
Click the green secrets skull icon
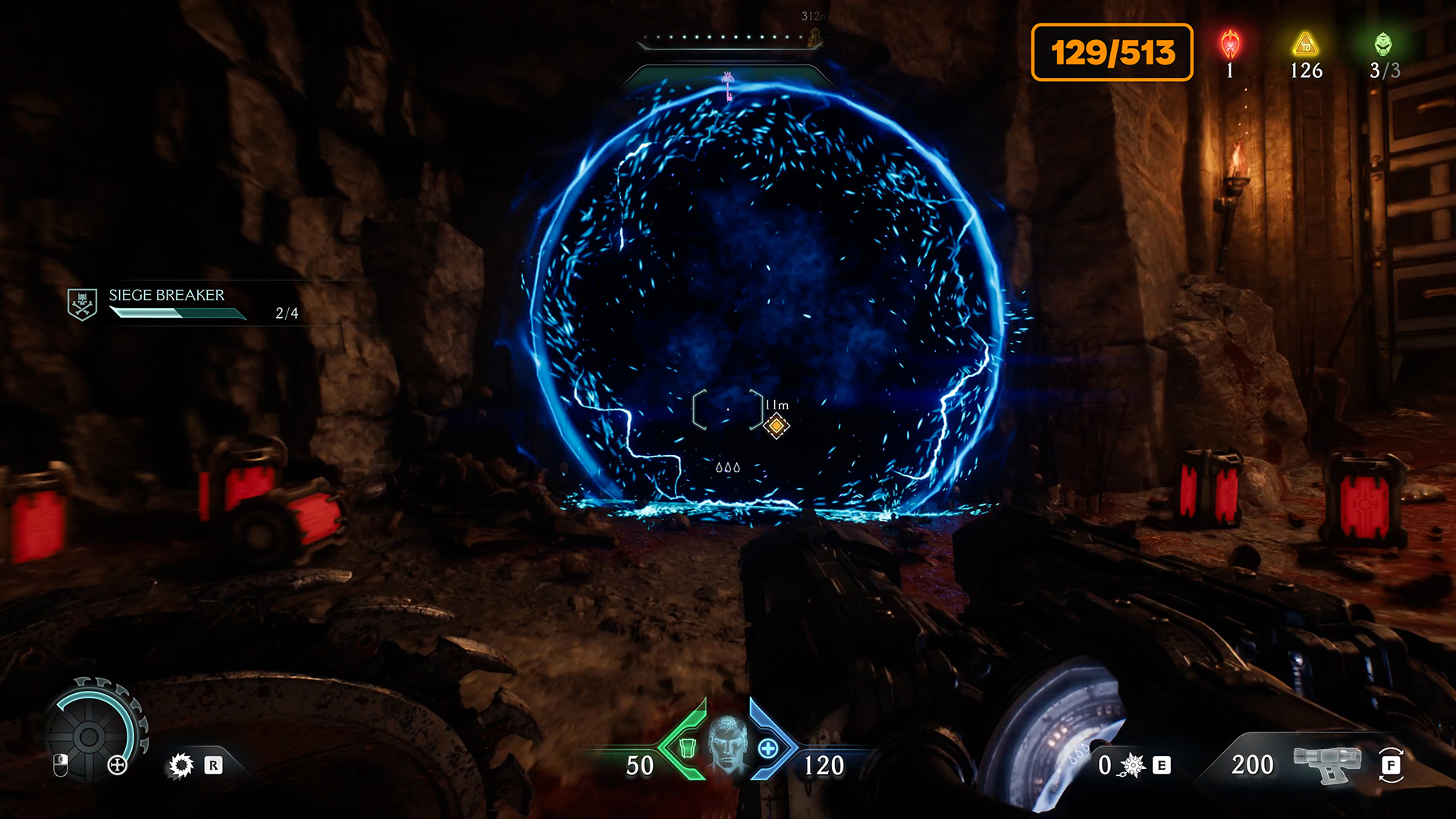[x=1383, y=44]
